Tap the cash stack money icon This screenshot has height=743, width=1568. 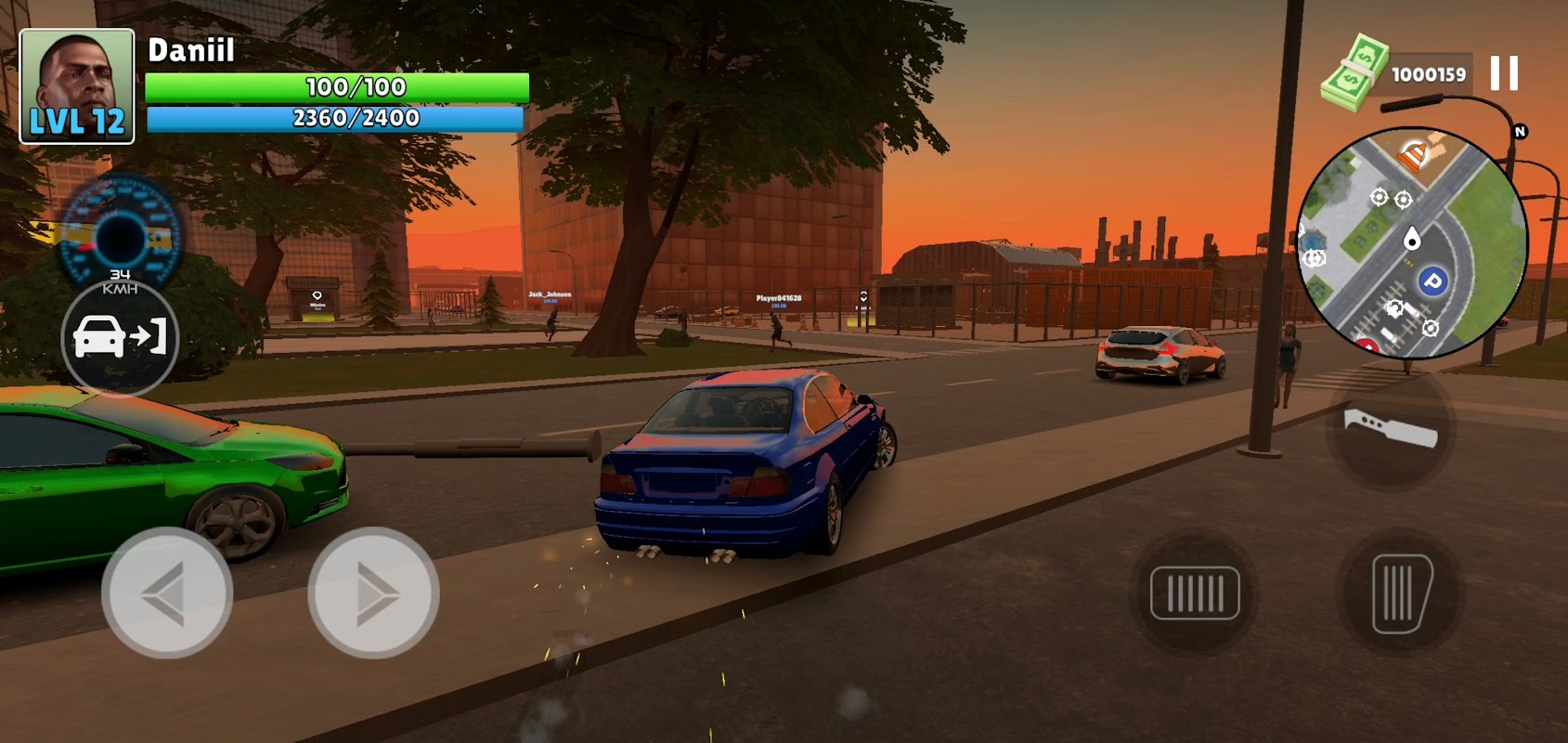point(1354,72)
